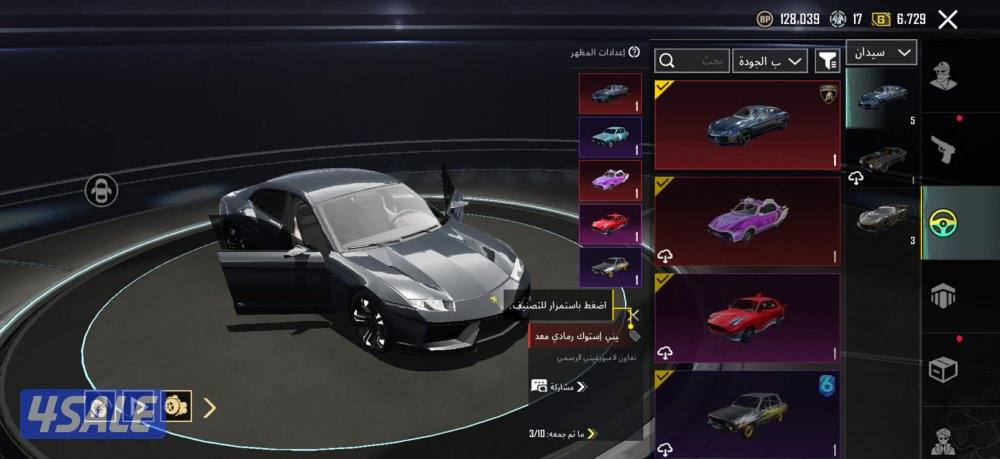This screenshot has width=1000, height=459.
Task: Type in the search box
Action: (692, 62)
